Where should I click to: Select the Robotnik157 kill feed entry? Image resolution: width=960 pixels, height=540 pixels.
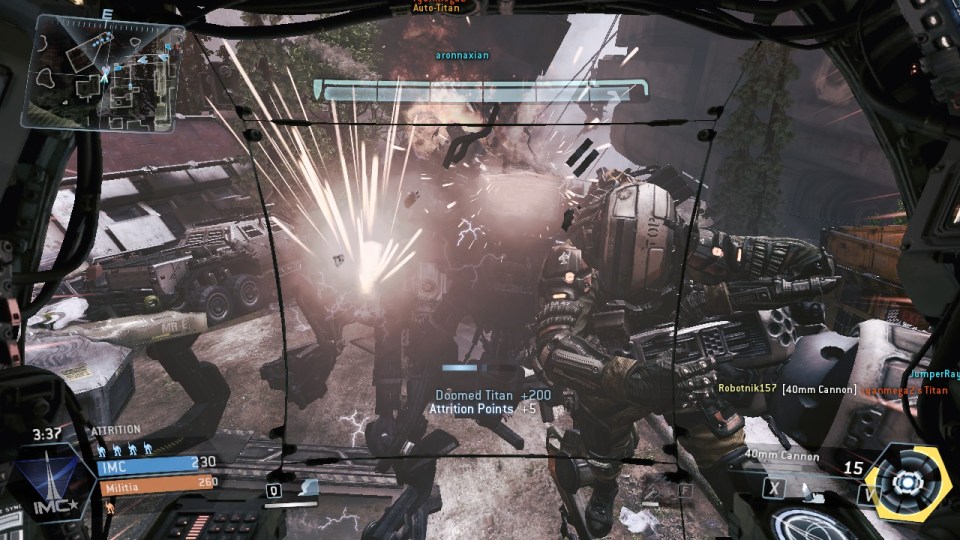pos(746,387)
